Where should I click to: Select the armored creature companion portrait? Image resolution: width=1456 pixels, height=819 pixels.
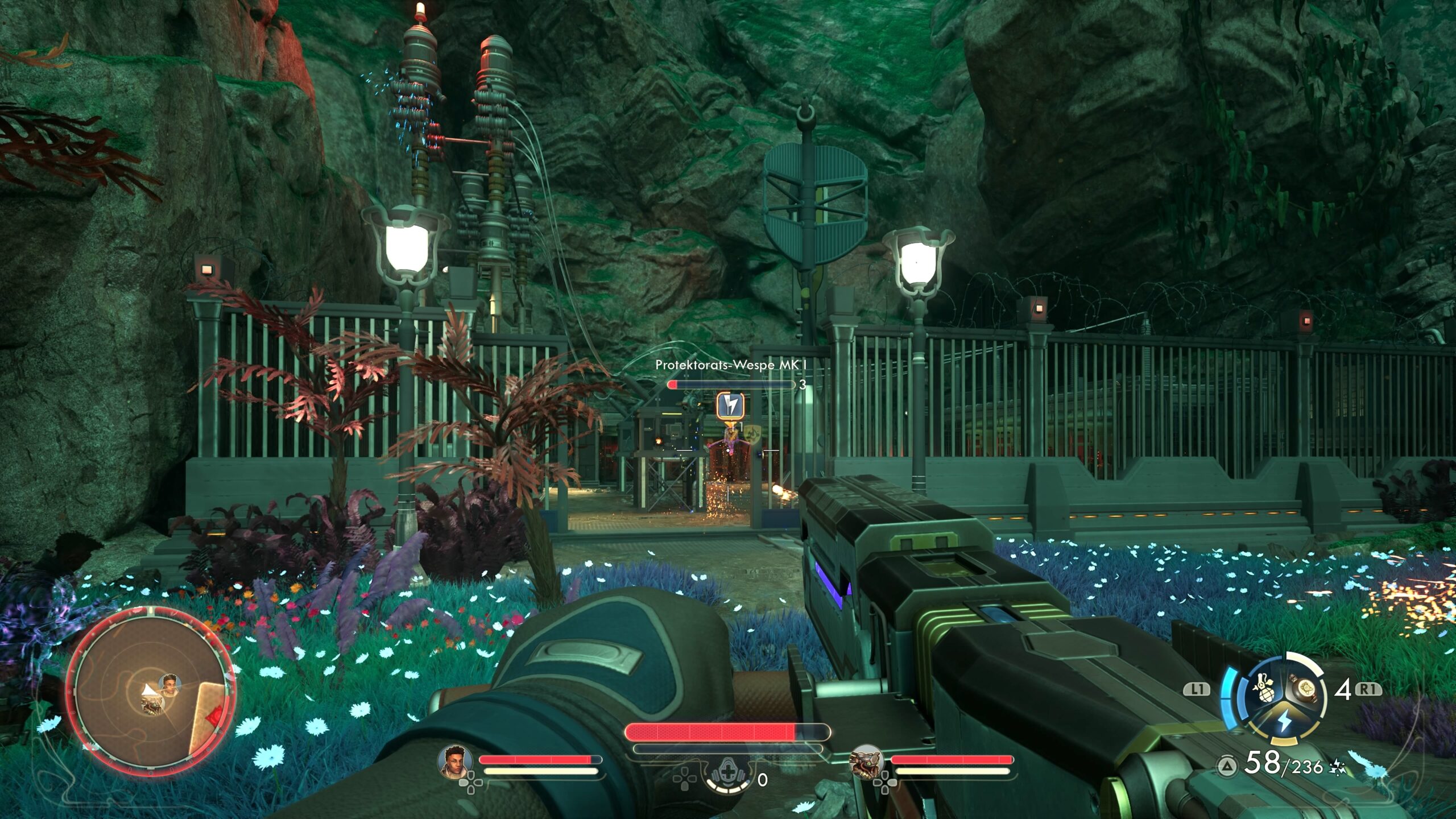[866, 761]
